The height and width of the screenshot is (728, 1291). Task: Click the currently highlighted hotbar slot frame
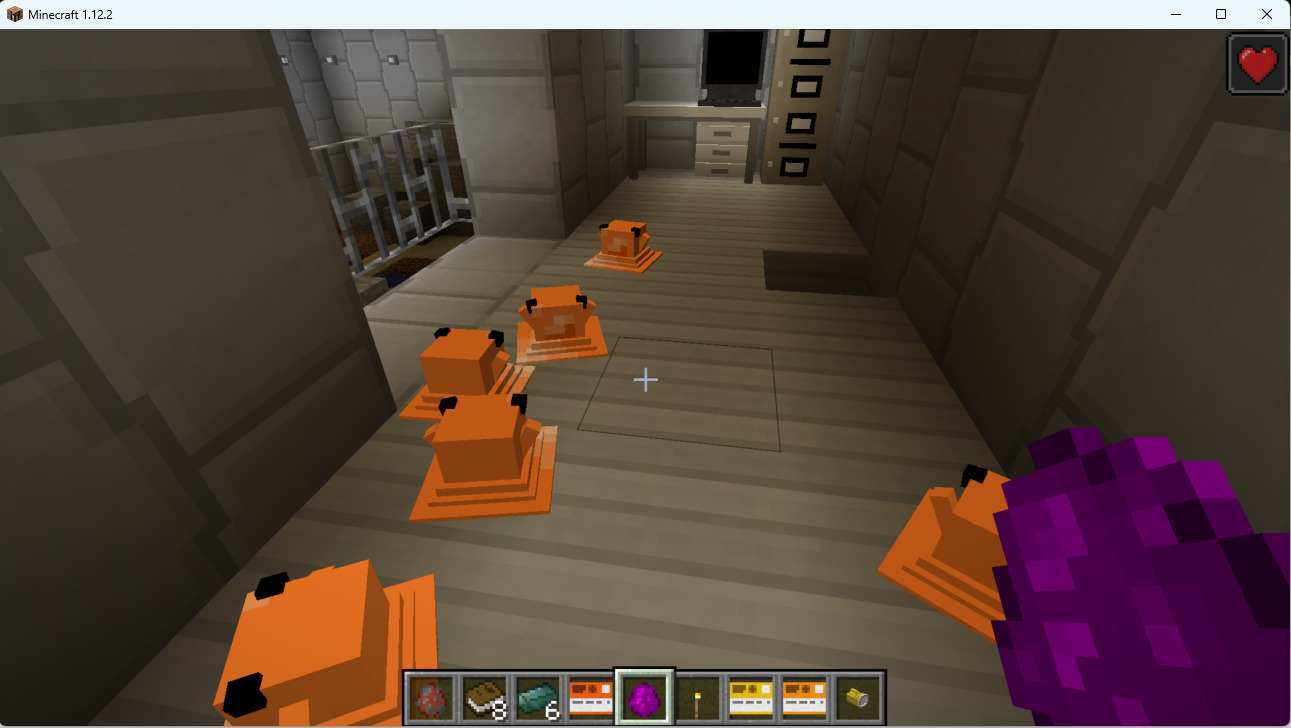click(x=644, y=695)
